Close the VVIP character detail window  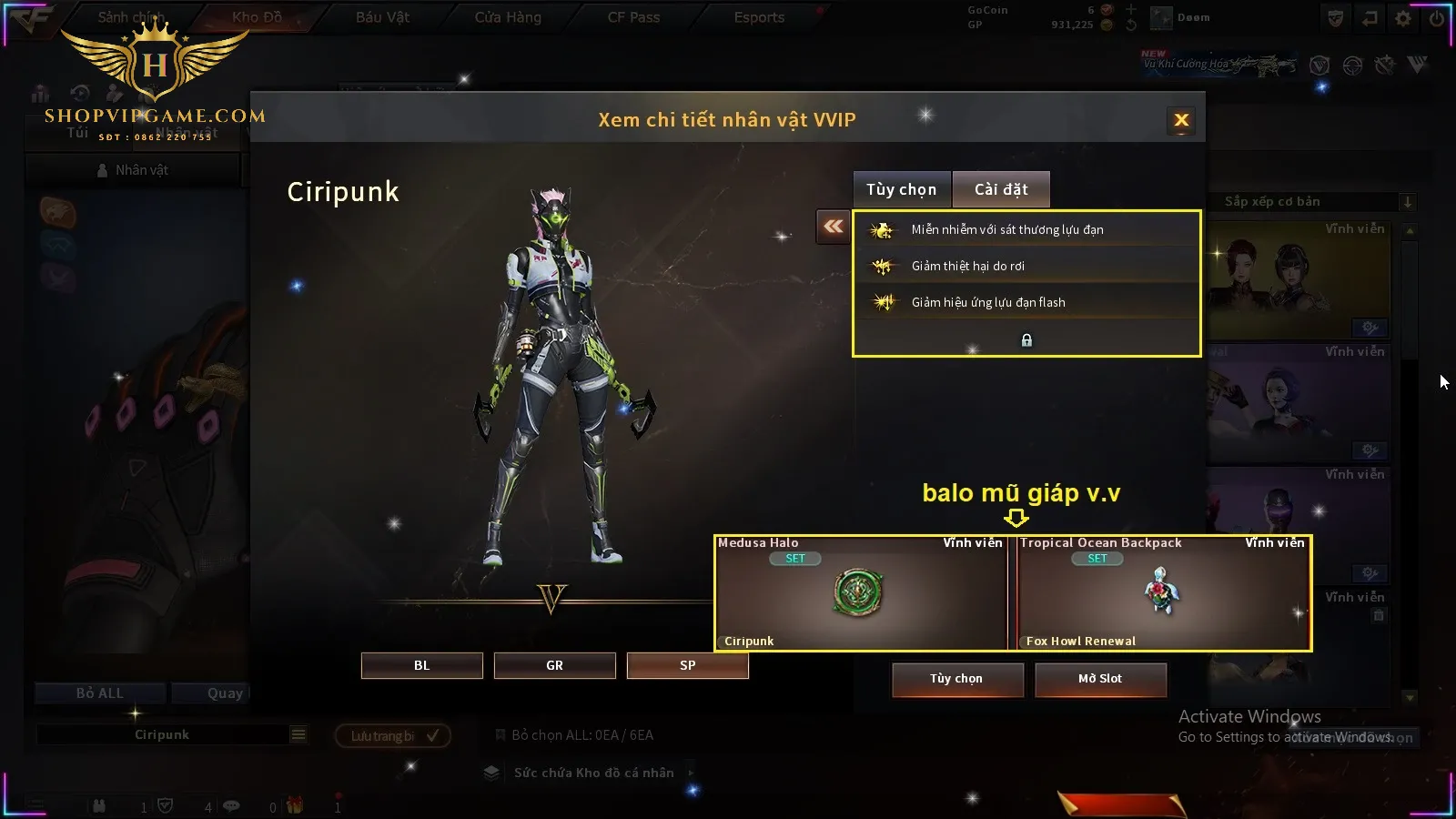click(1181, 120)
